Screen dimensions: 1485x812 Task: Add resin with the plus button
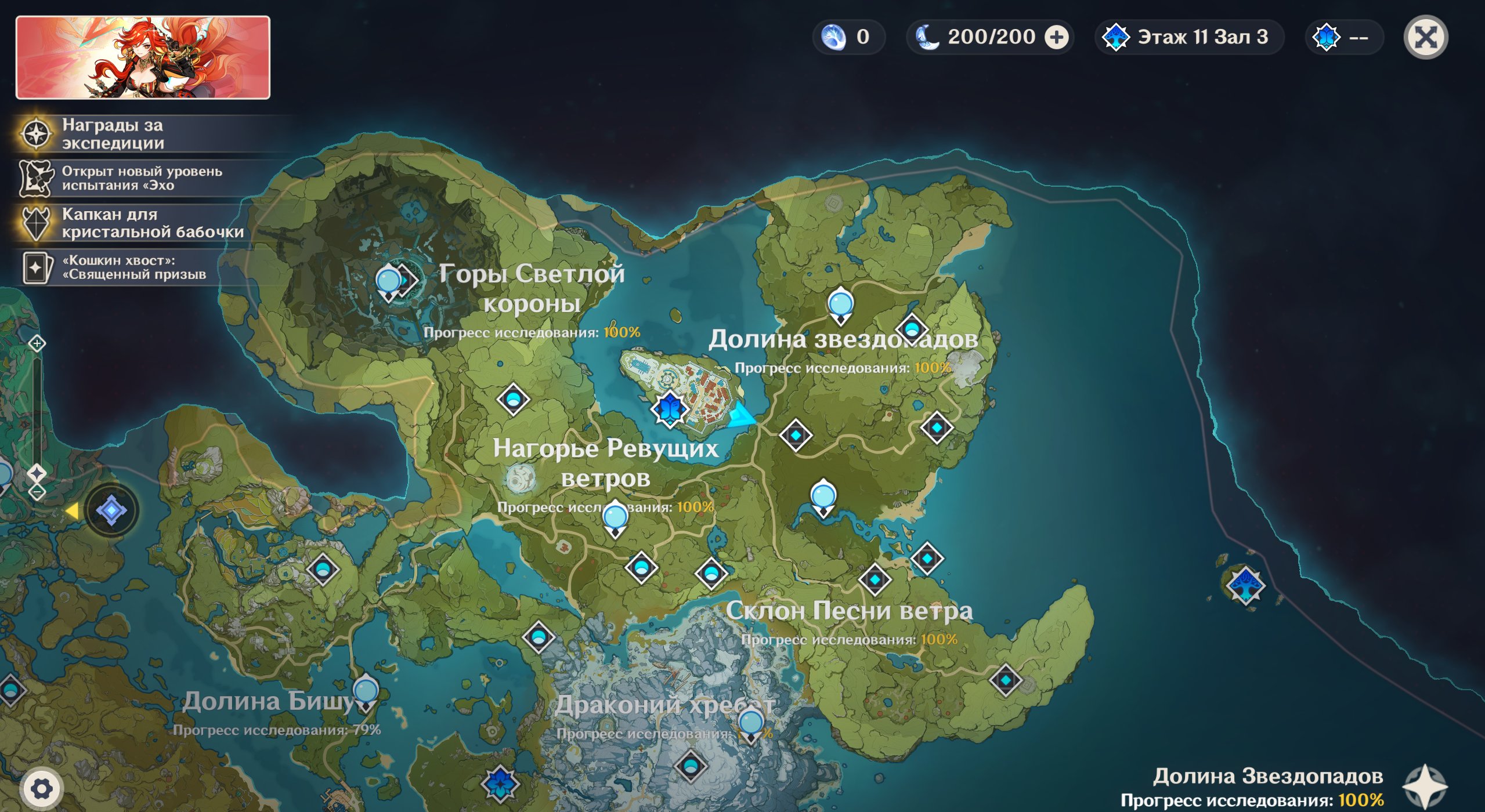point(1056,38)
